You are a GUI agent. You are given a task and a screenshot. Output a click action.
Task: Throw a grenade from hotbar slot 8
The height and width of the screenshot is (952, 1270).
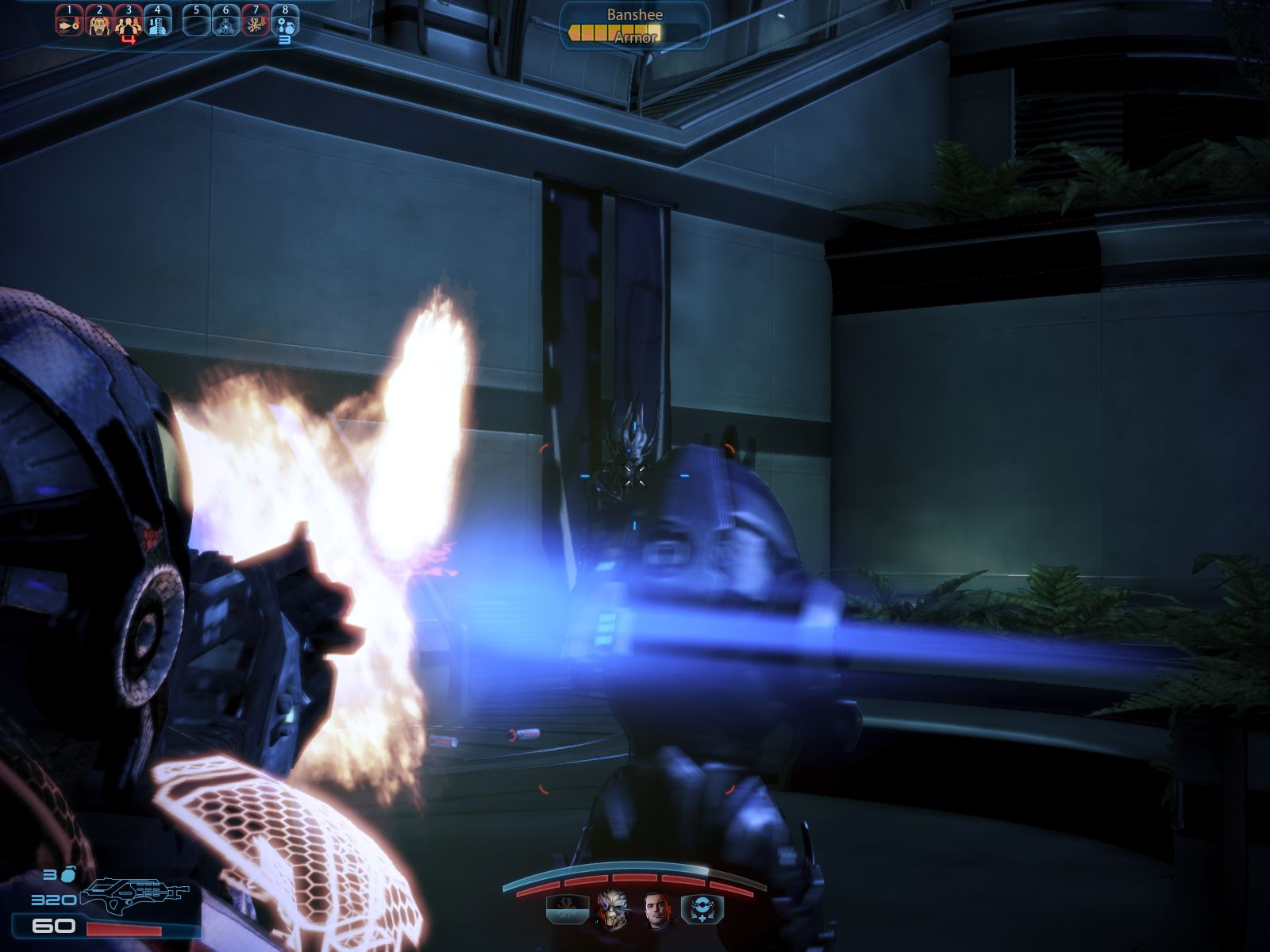point(285,24)
